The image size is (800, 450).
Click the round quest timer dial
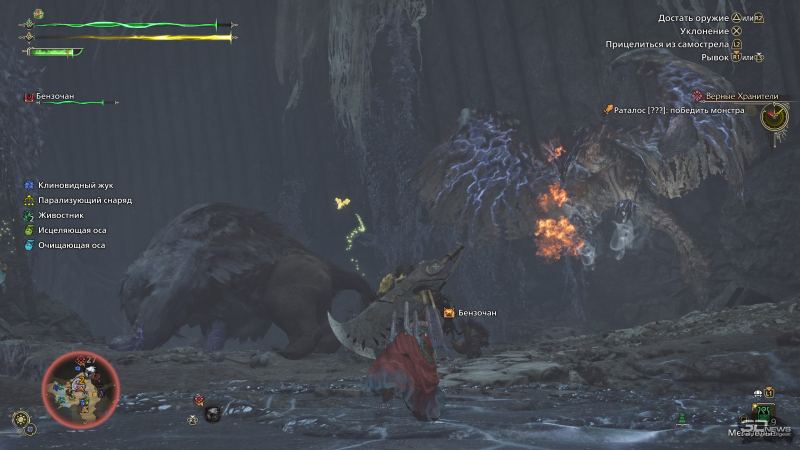[x=774, y=117]
